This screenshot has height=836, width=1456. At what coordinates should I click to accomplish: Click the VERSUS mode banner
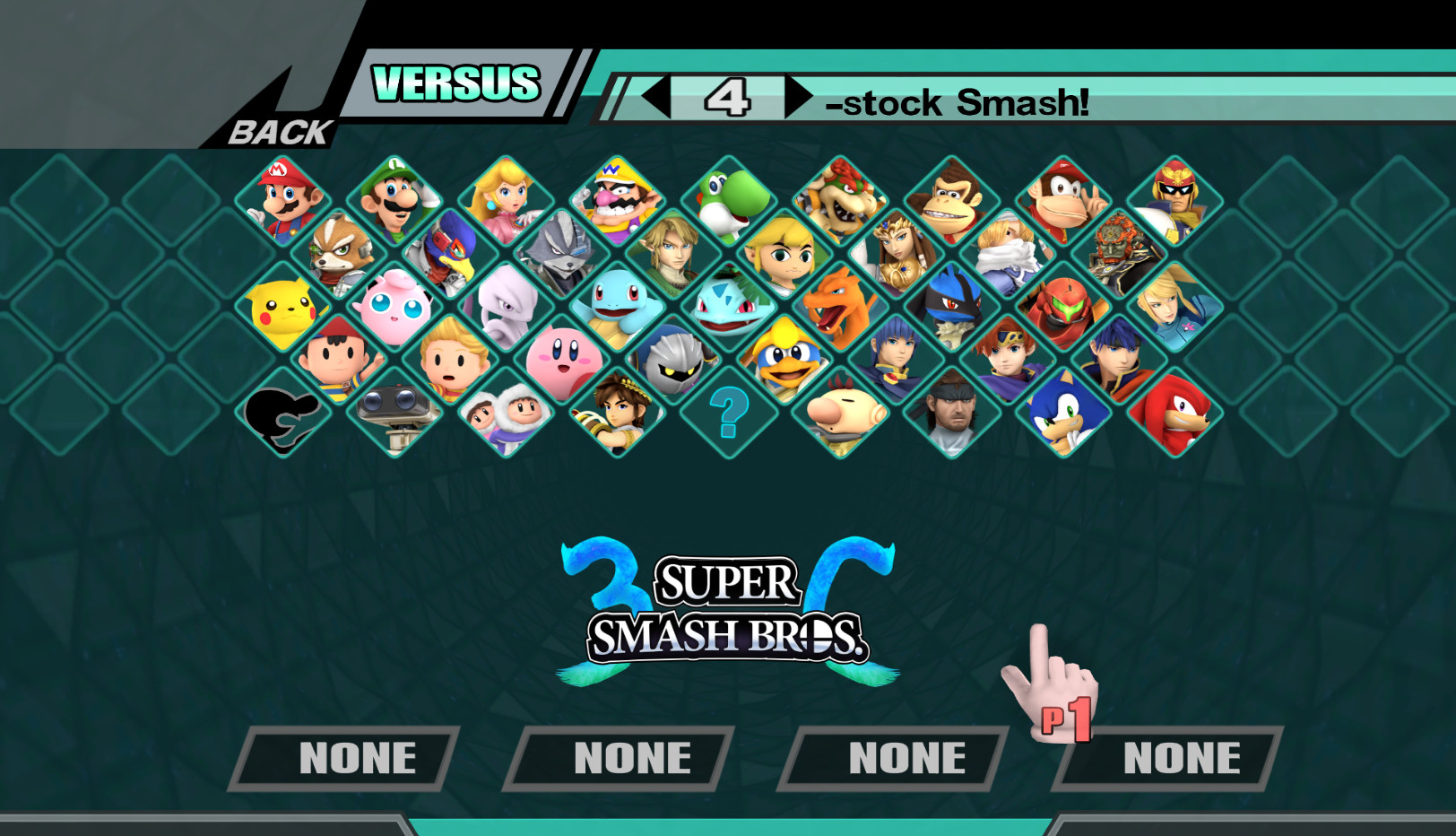coord(455,83)
